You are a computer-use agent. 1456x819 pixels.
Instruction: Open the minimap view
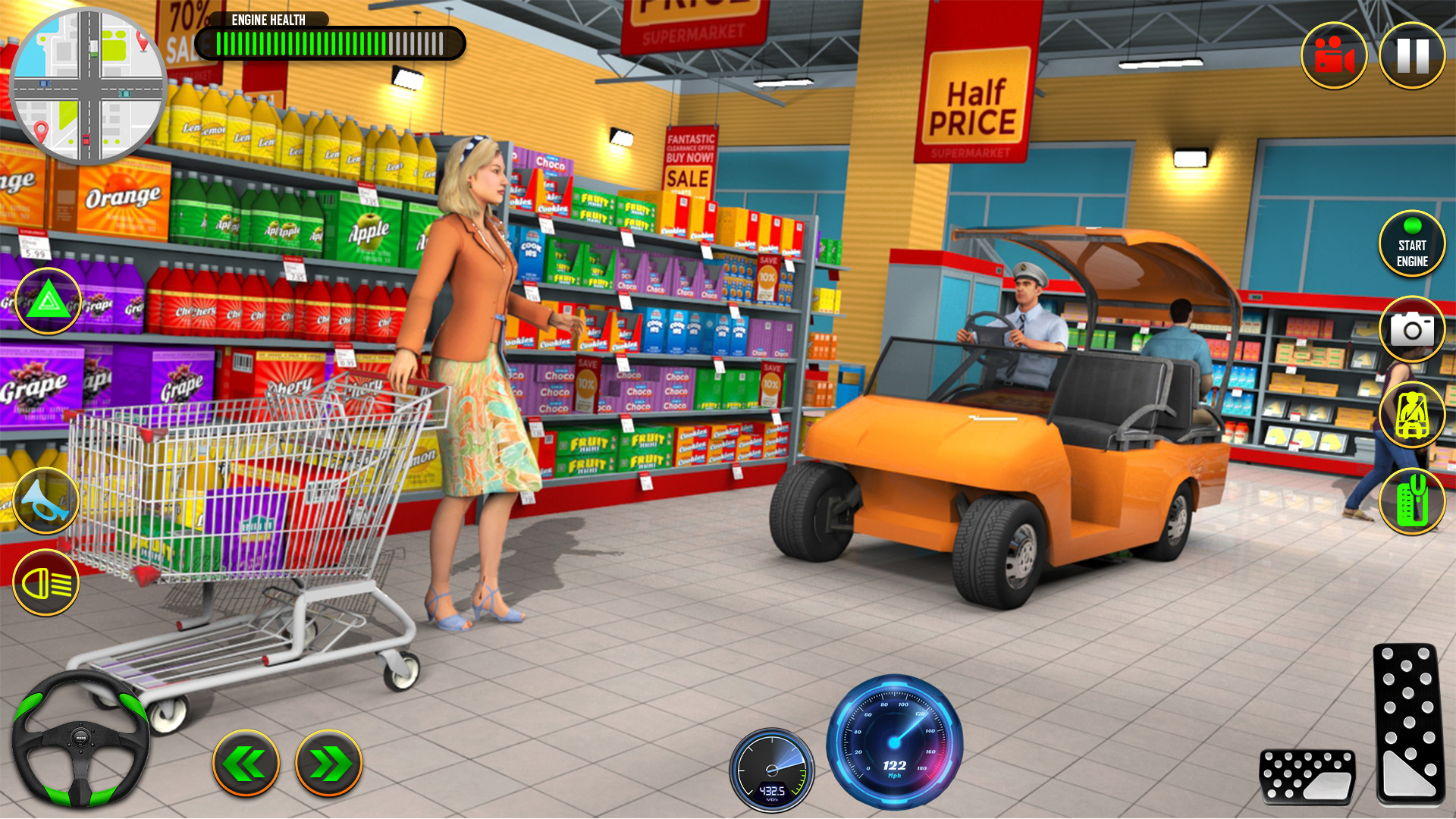91,87
